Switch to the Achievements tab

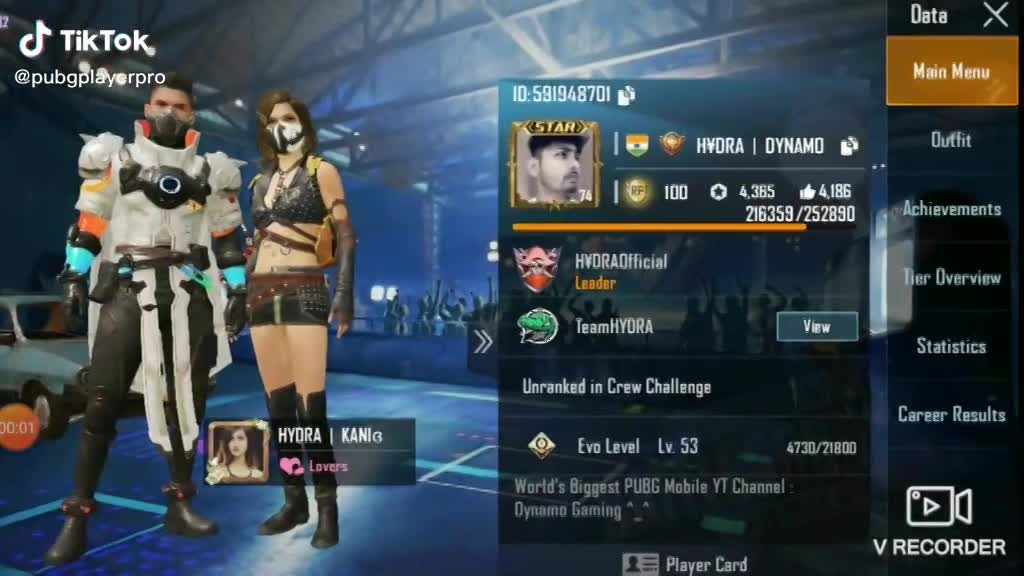point(950,209)
